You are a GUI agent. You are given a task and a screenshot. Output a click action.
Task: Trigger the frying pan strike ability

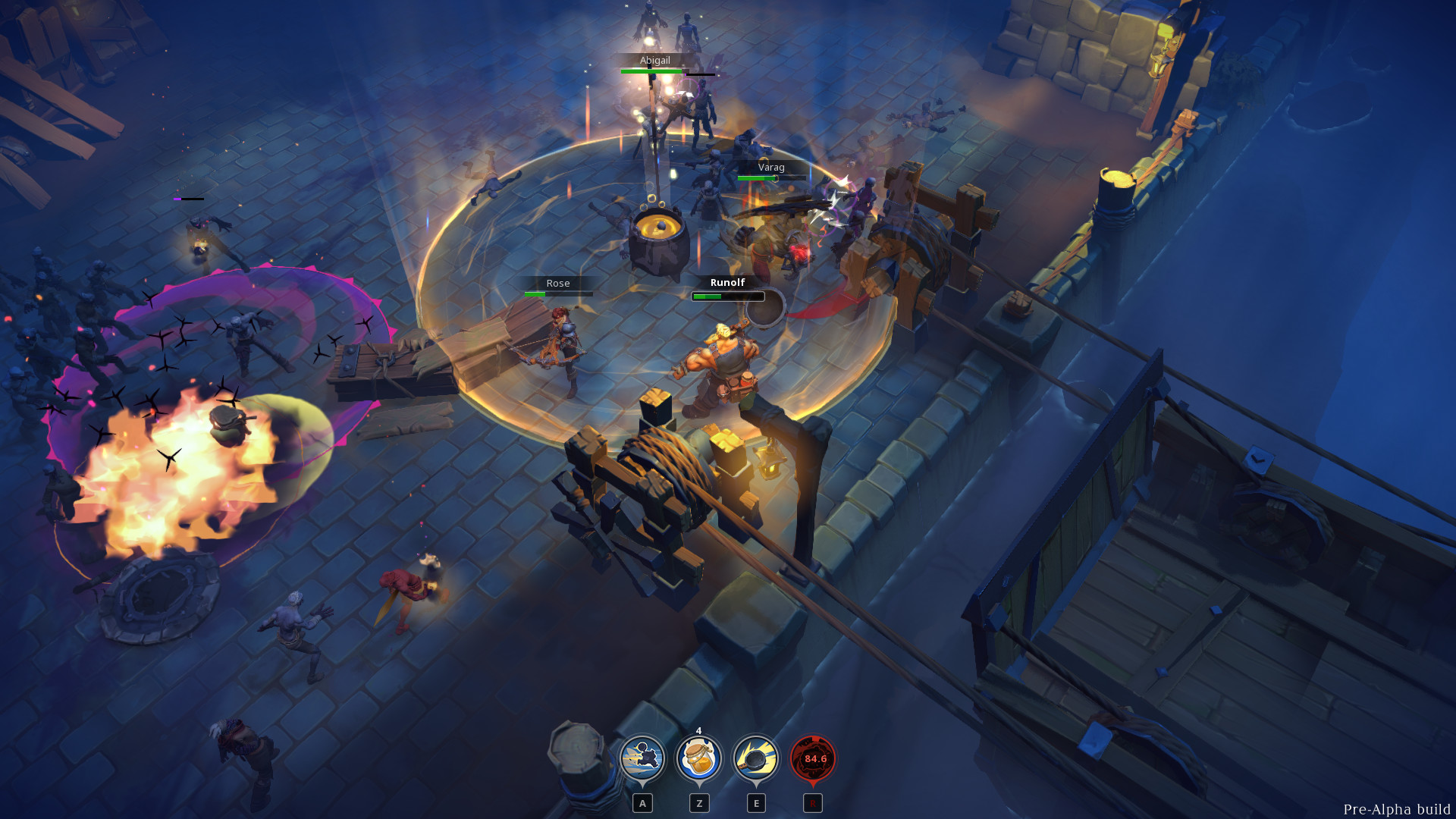pos(755,758)
